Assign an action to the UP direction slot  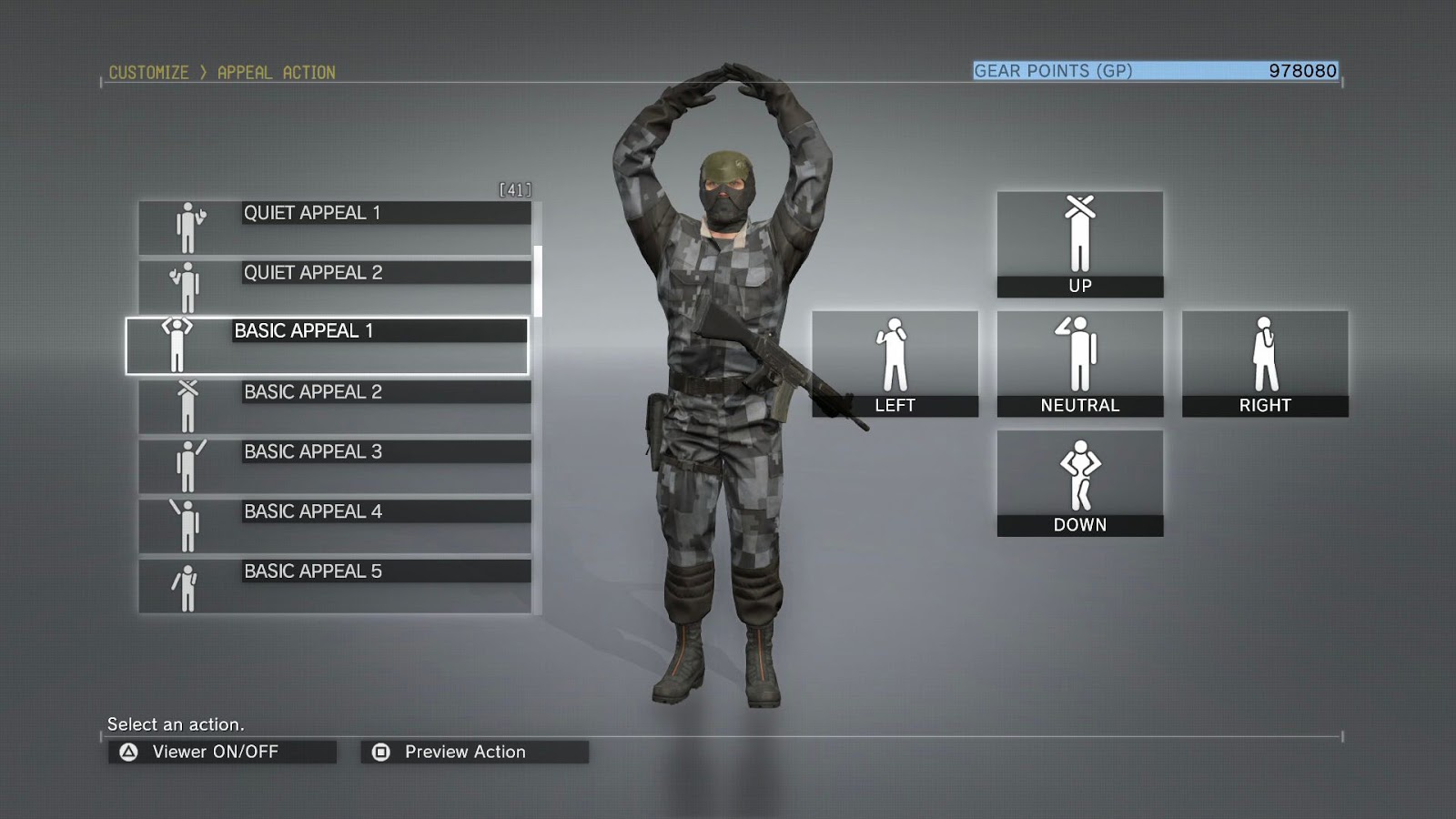click(1079, 242)
